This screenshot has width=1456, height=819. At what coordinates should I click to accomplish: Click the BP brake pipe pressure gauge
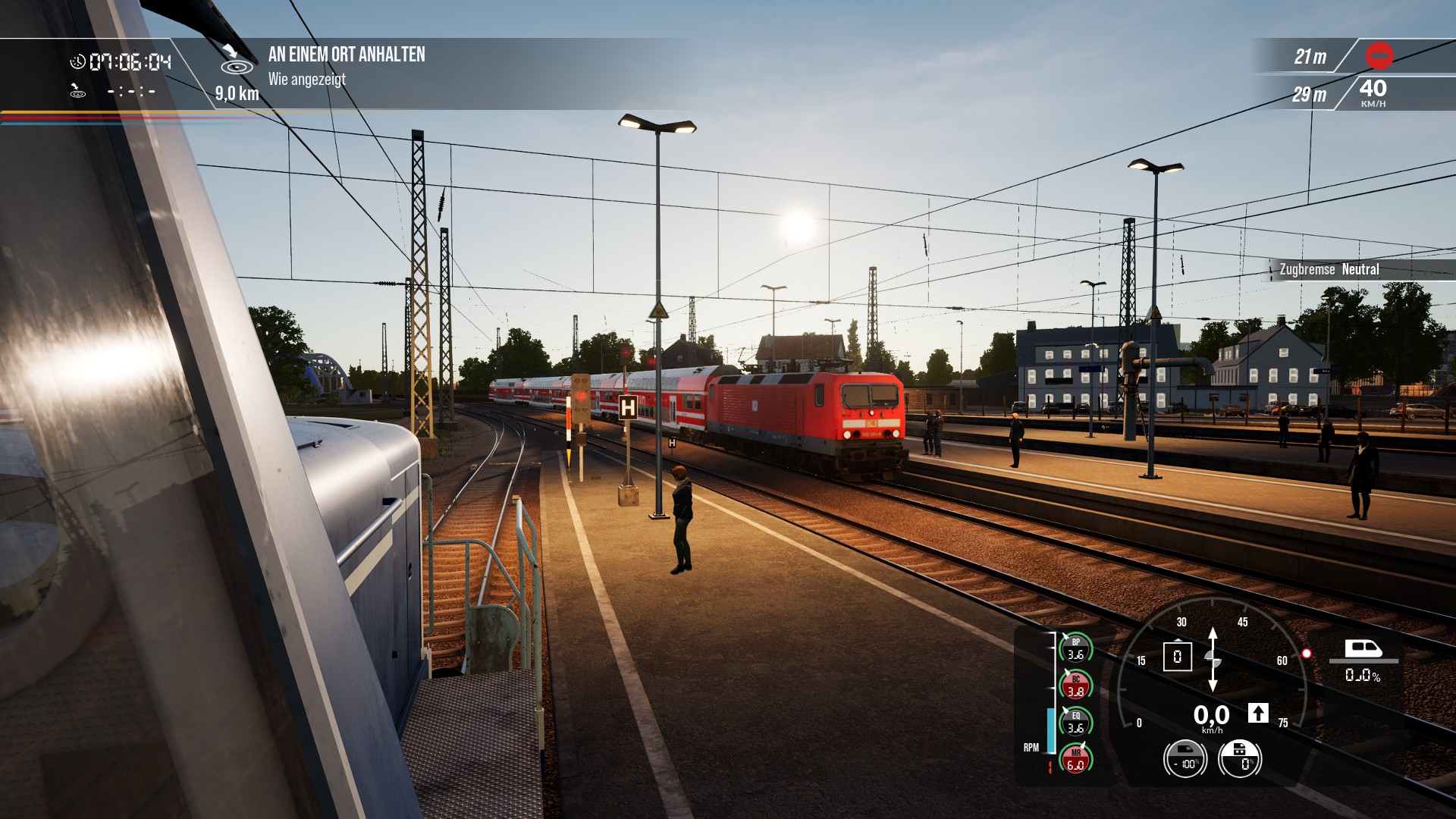click(1075, 648)
